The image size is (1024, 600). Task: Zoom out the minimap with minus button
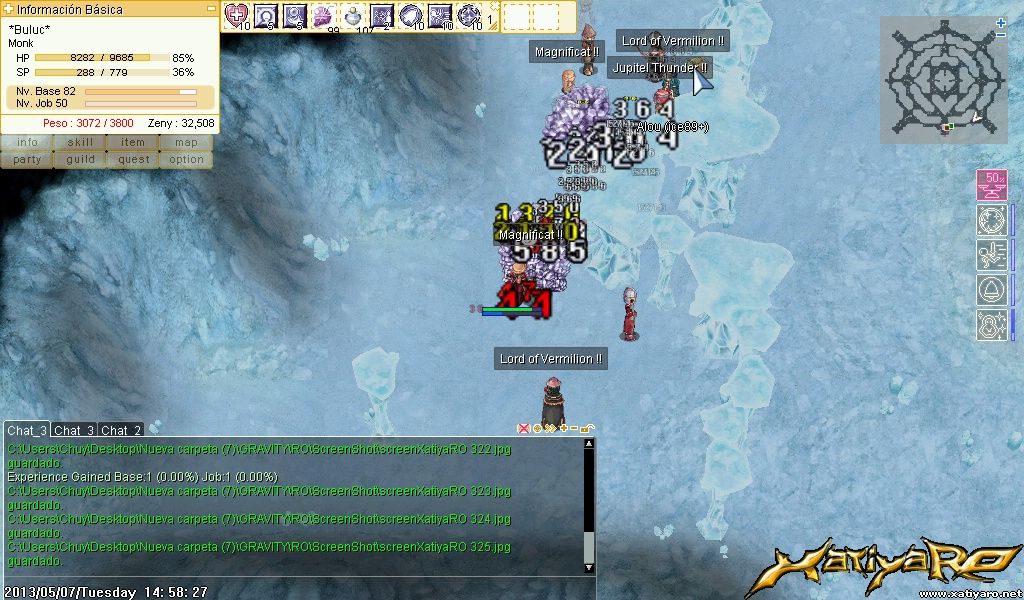pos(1001,35)
